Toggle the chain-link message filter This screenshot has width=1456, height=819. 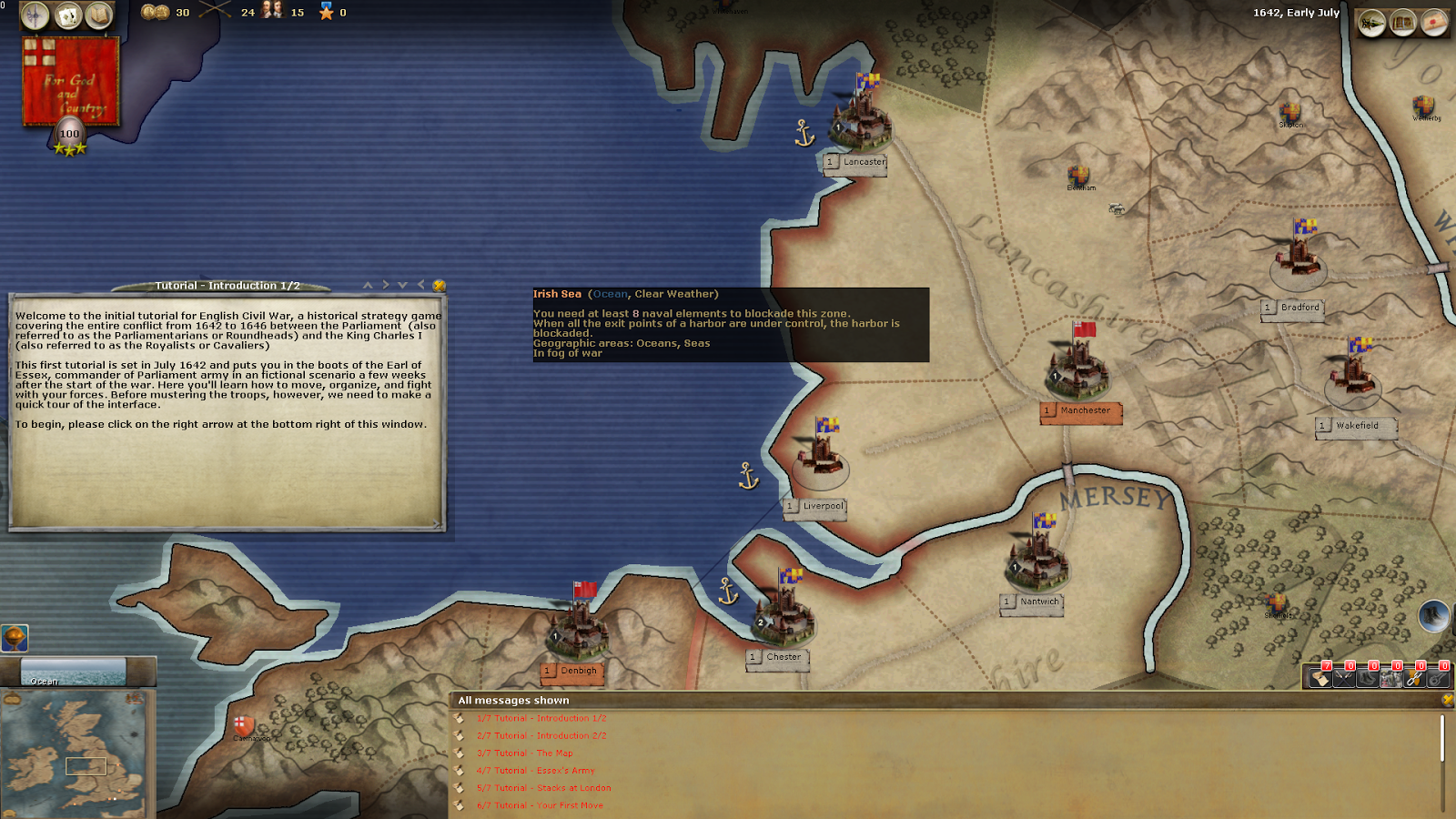(x=1413, y=677)
